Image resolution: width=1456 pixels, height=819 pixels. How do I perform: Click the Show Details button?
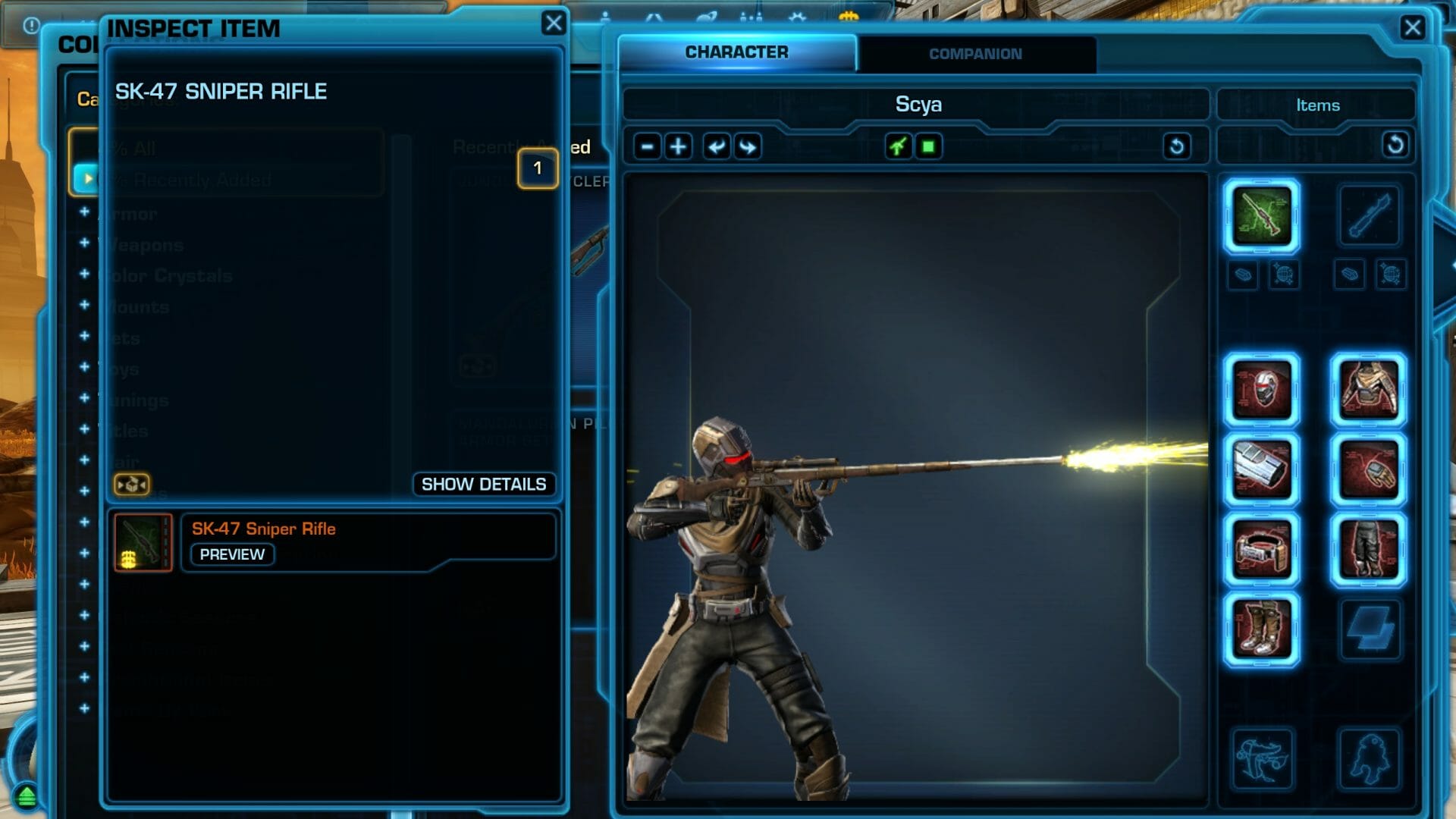tap(483, 484)
